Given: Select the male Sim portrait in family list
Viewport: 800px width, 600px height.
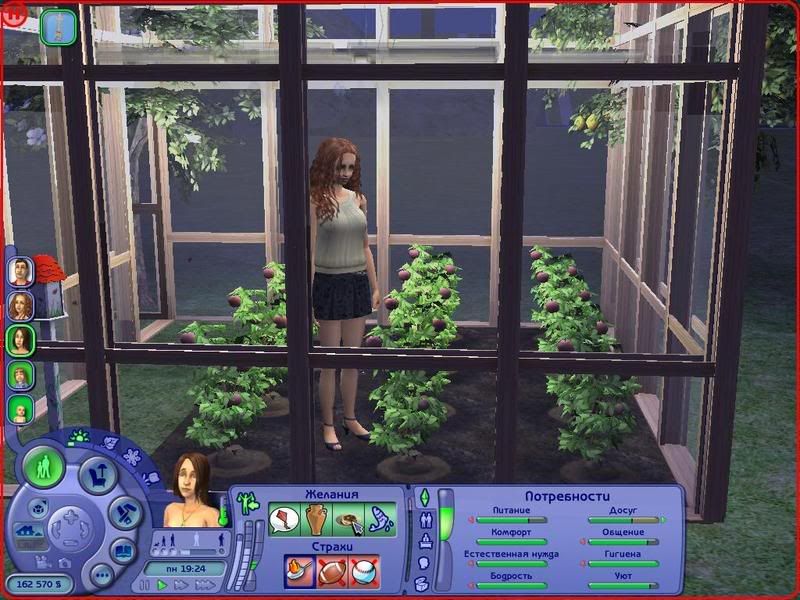Looking at the screenshot, I should (x=20, y=271).
